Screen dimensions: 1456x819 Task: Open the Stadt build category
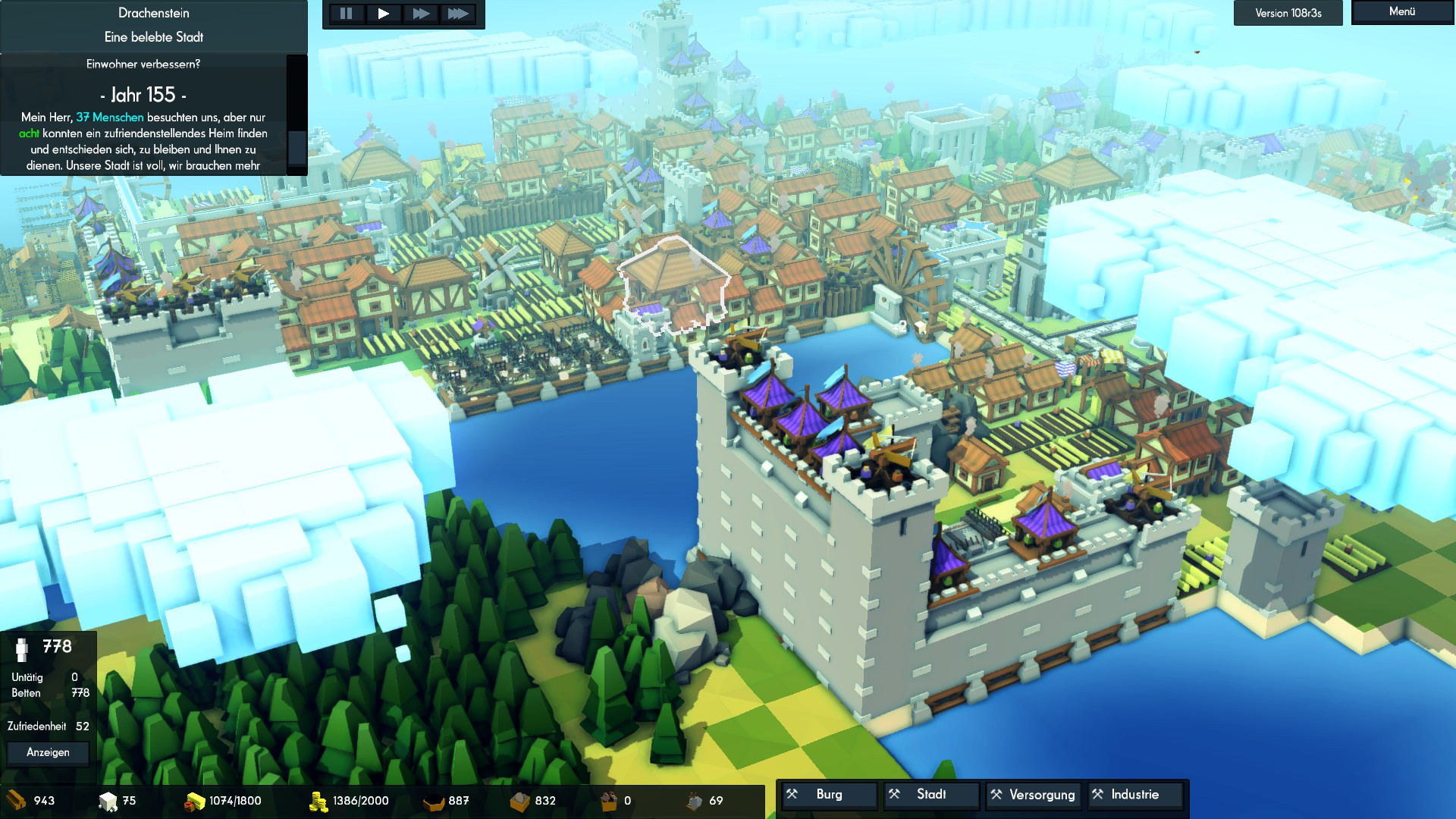[930, 795]
